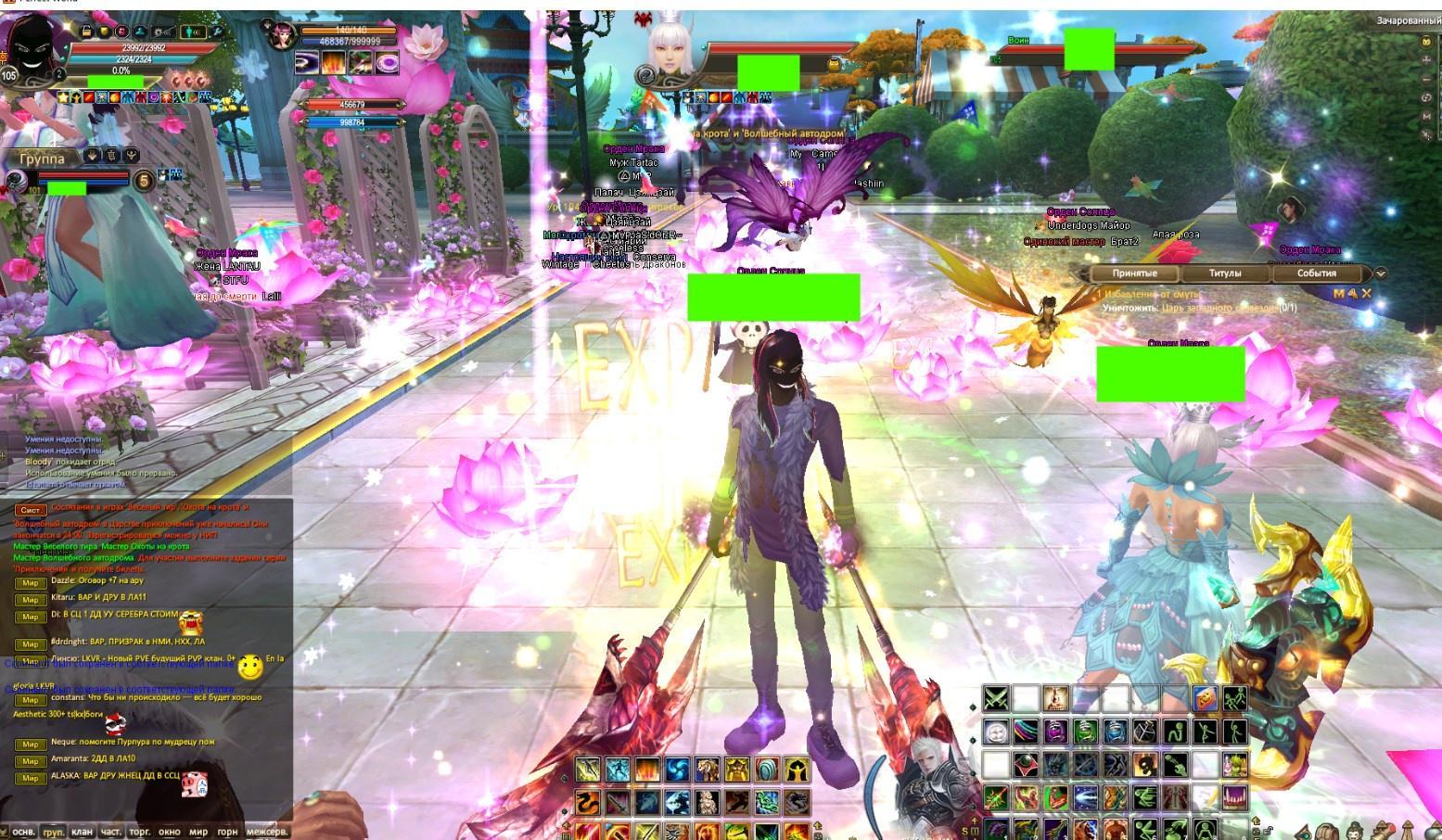Viewport: 1442px width, 840px height.
Task: Switch to the торг. chat channel
Action: 140,832
